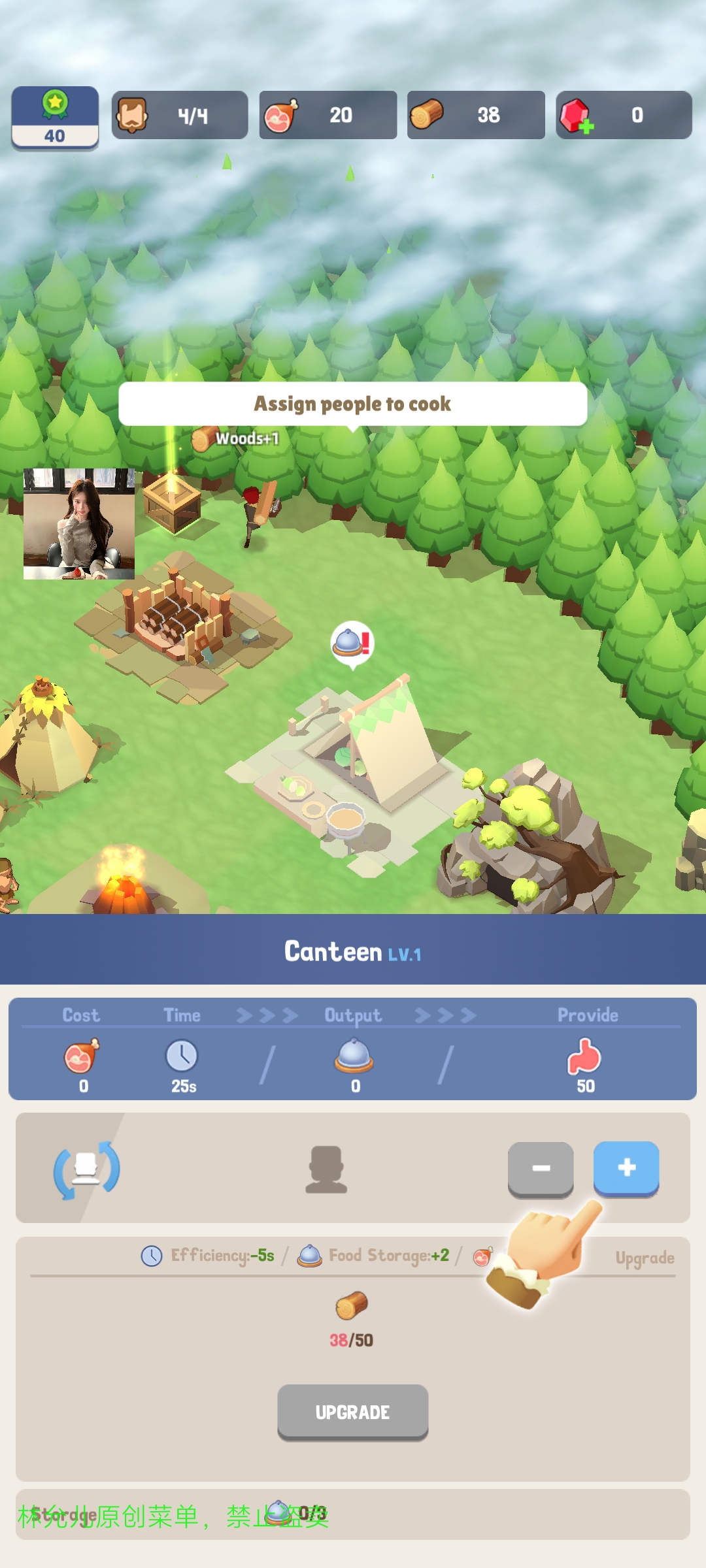Click the gray UPGRADE button

[x=352, y=1412]
